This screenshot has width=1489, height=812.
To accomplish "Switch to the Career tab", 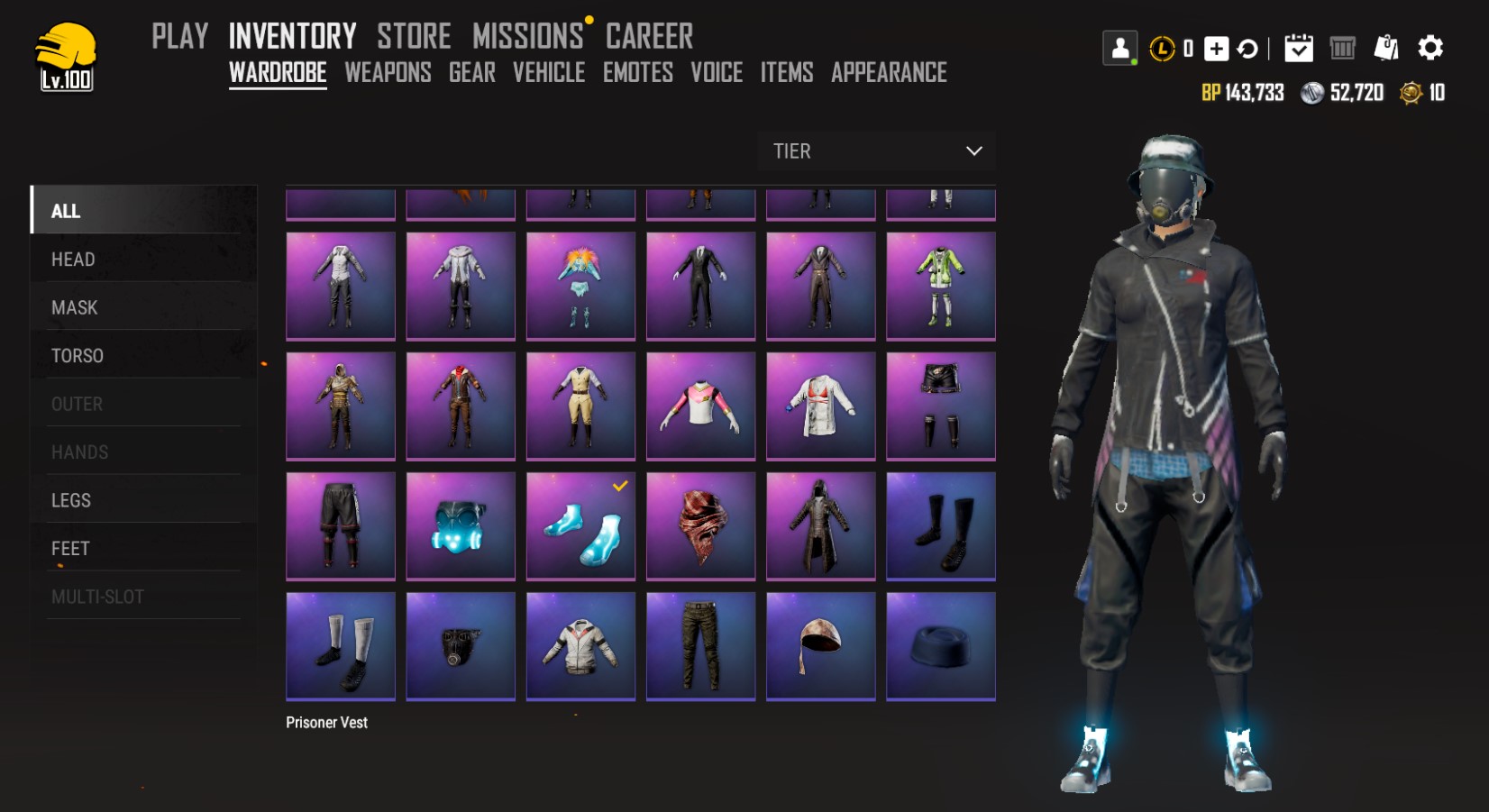I will pos(649,37).
